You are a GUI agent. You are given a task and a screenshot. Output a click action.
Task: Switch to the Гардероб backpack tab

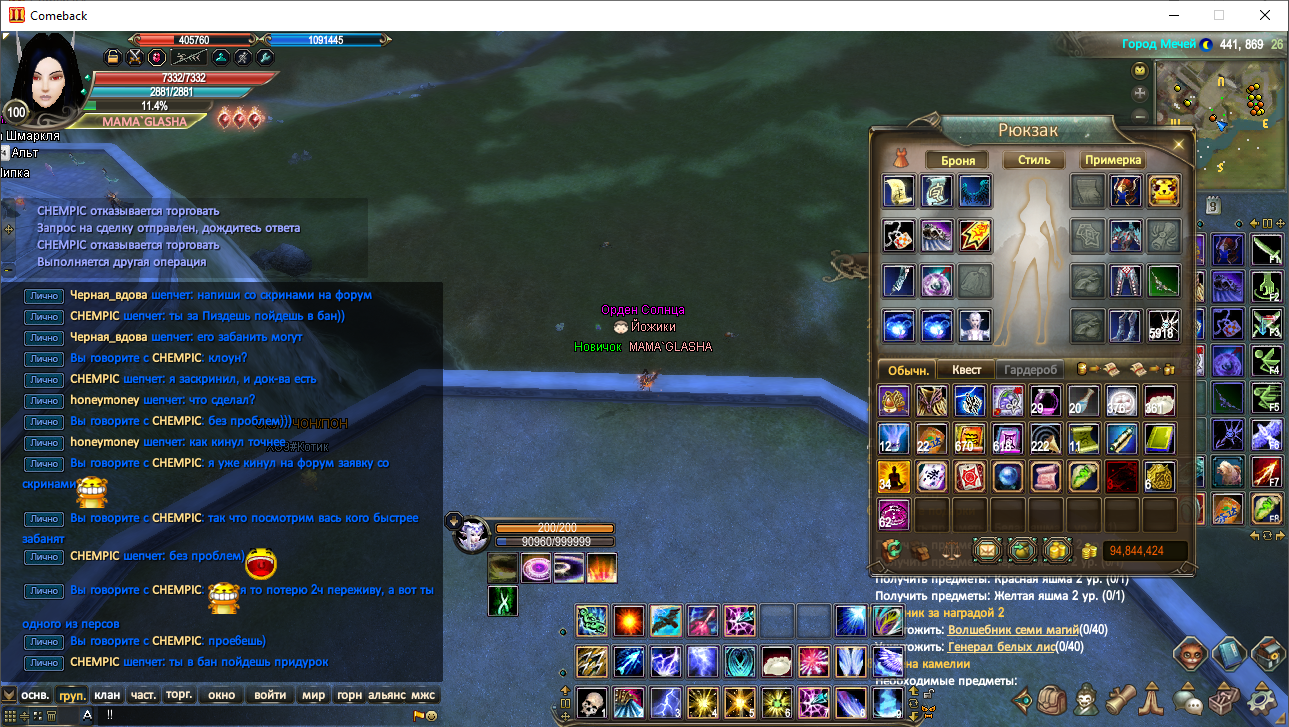coord(1029,369)
